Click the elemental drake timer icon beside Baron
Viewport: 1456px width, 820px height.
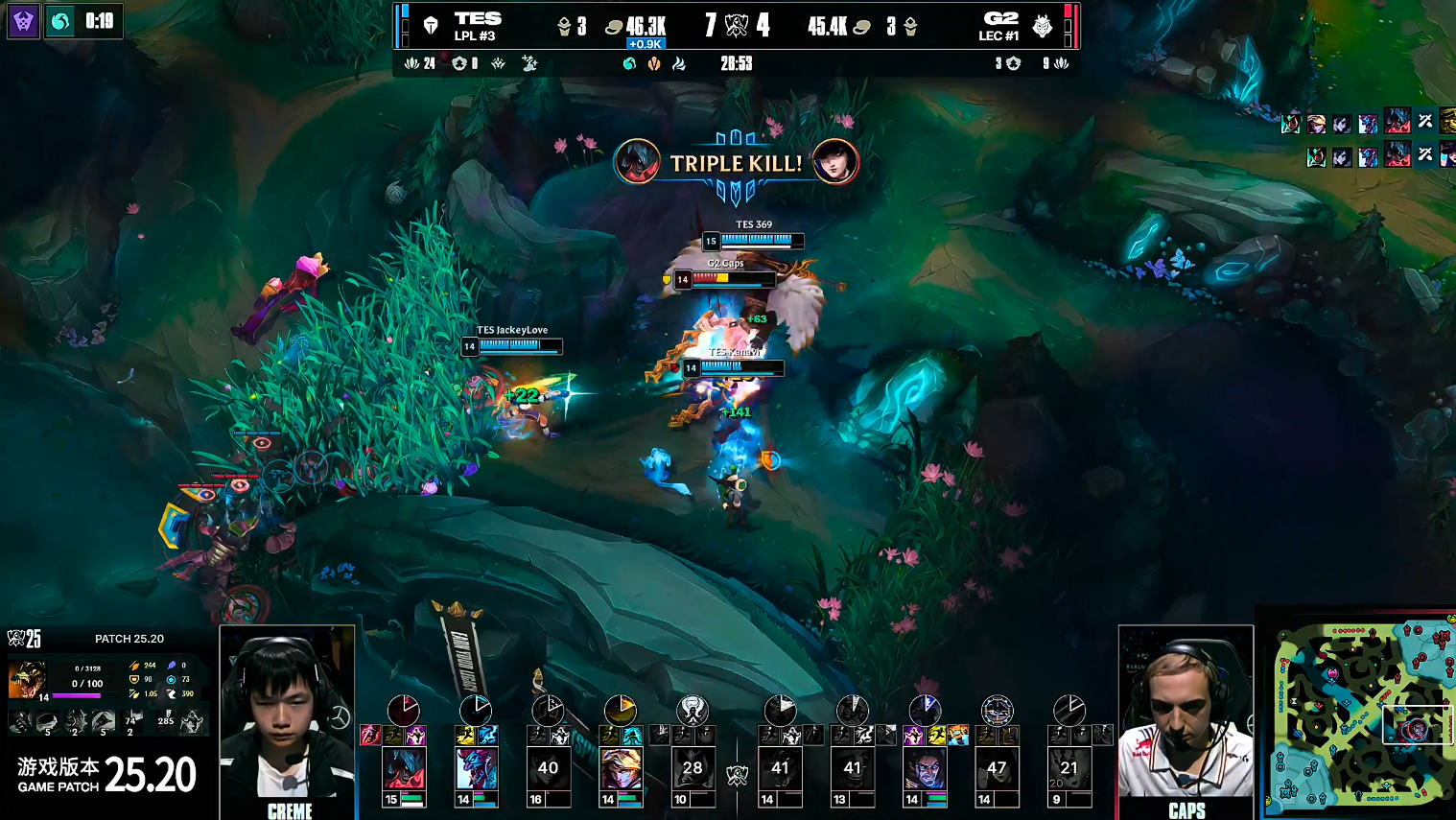pyautogui.click(x=60, y=21)
